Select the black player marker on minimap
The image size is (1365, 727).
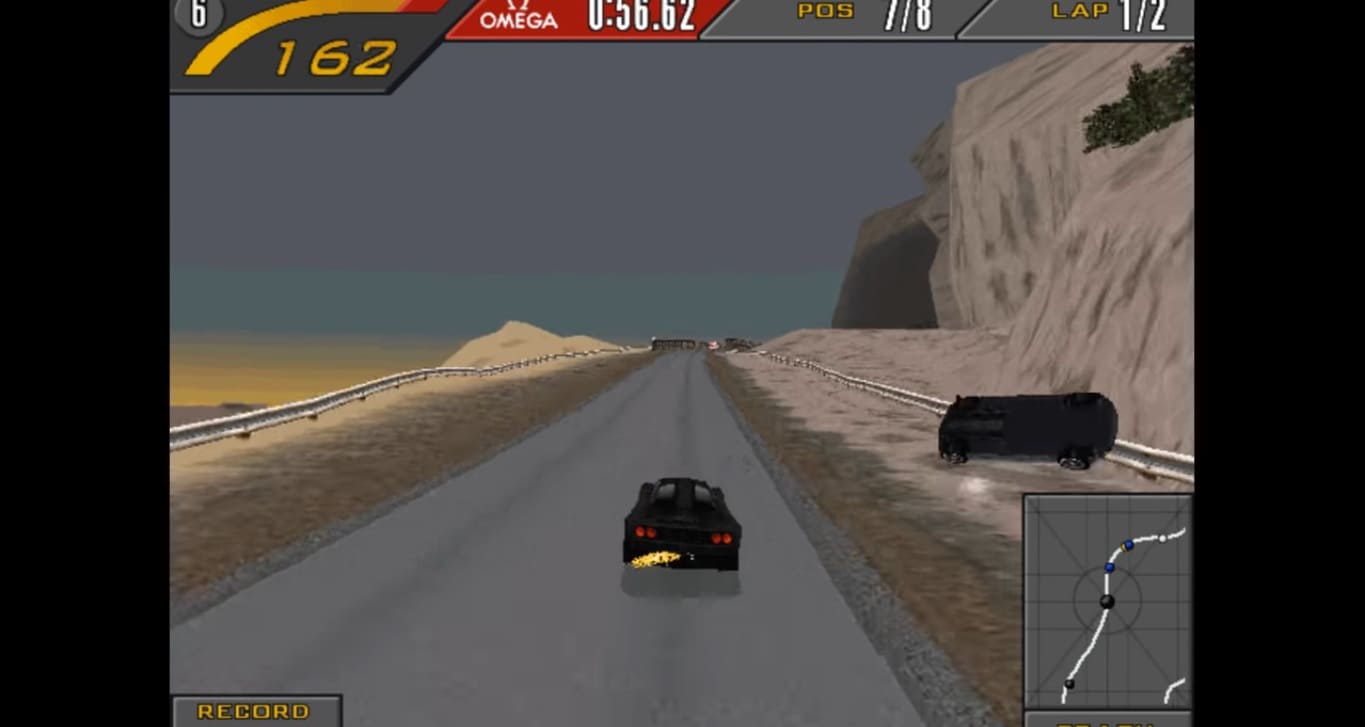(x=1106, y=602)
